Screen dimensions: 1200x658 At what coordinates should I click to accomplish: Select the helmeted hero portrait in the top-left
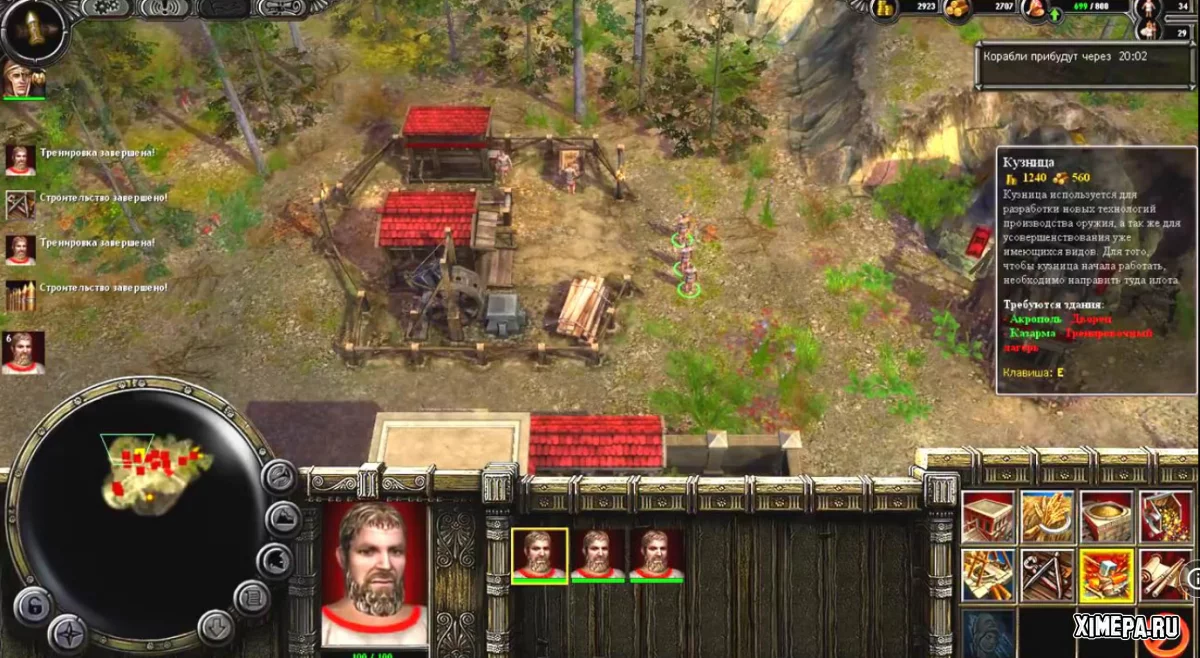(22, 79)
